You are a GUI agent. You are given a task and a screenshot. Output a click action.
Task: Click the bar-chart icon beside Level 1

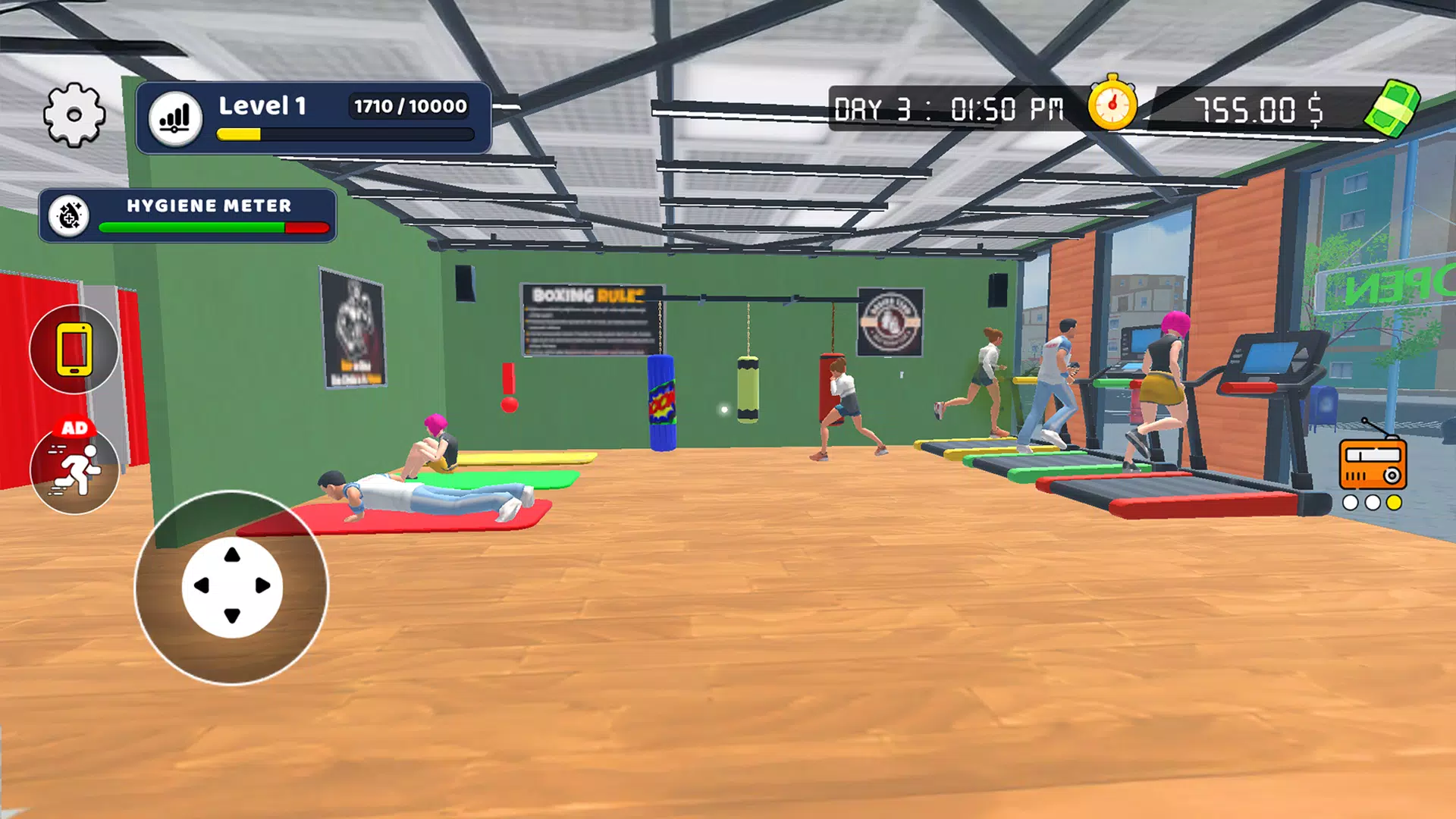(176, 115)
